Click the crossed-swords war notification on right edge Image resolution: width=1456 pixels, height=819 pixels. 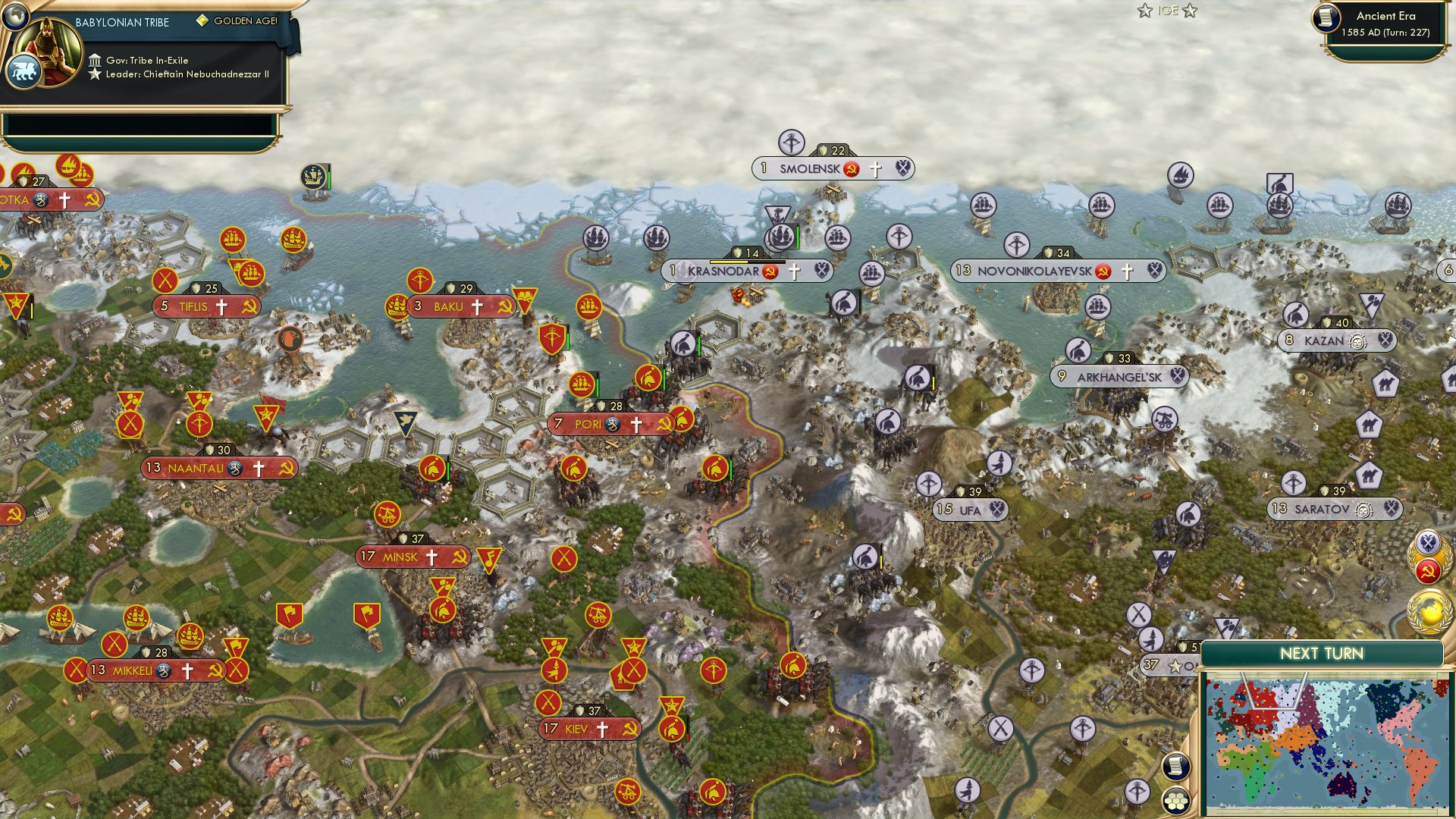tap(1427, 542)
